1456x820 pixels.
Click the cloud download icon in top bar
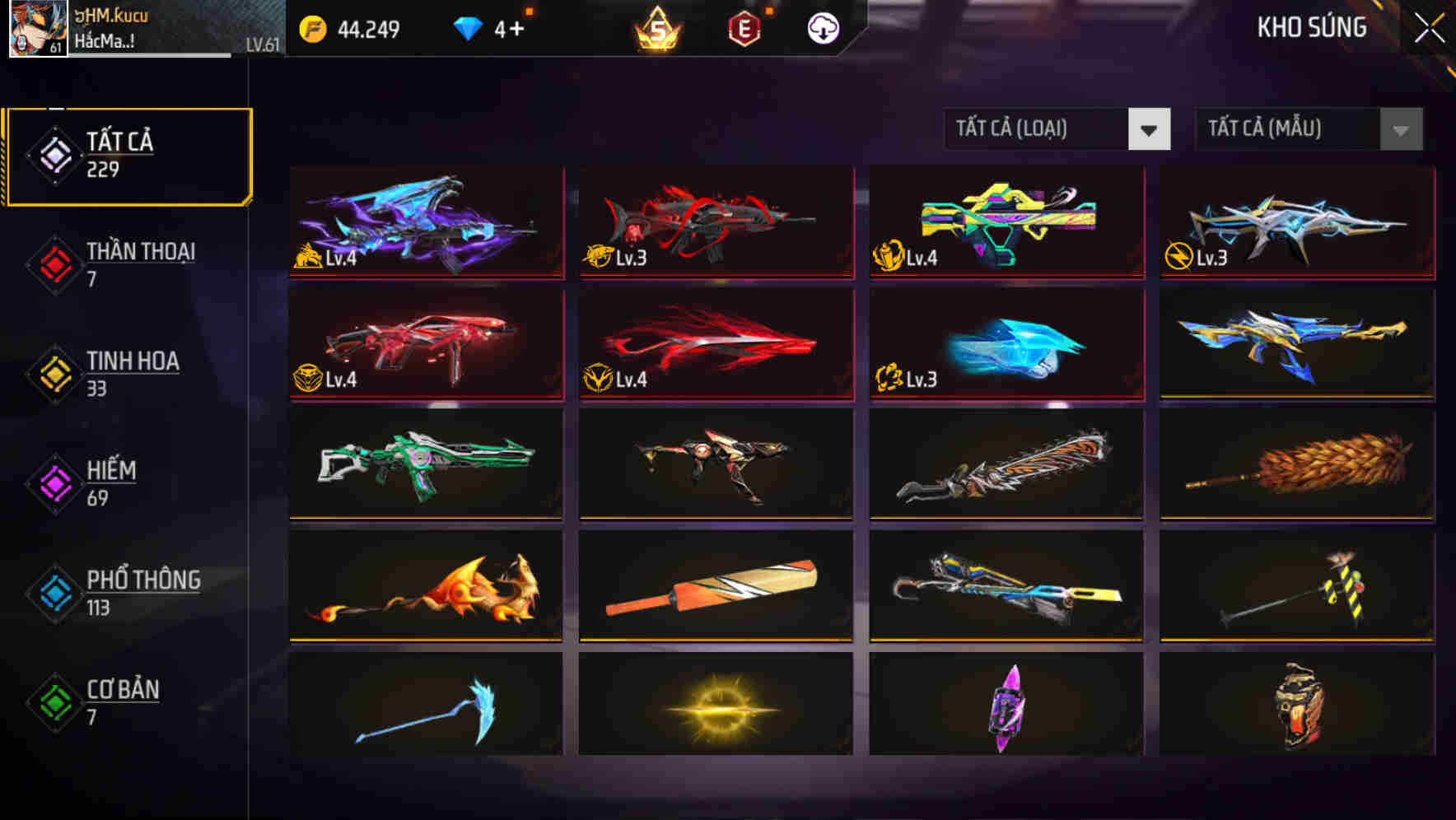pos(822,27)
